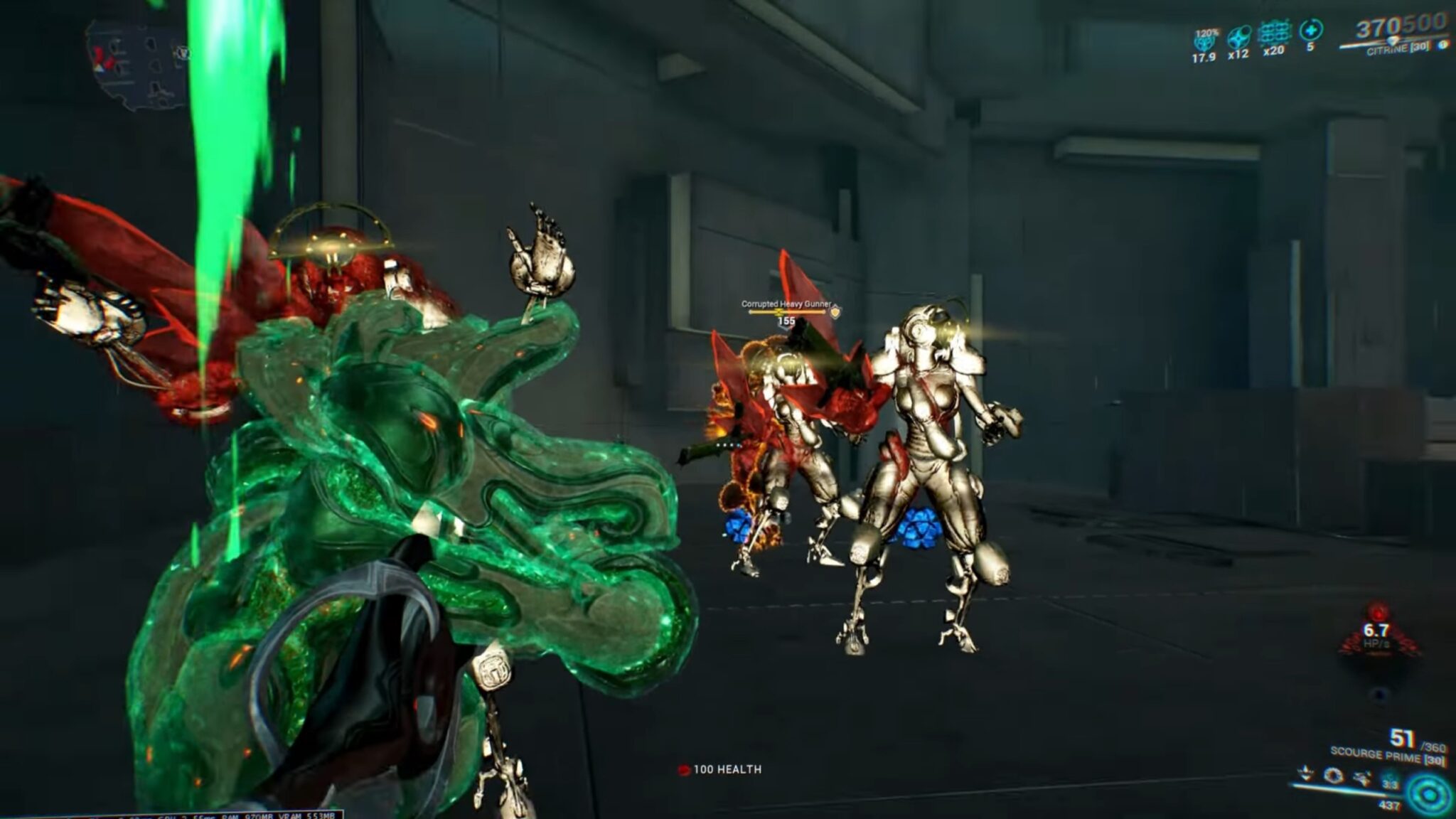Click the health restore cross icon showing 5
Screen dimensions: 1456x819
pyautogui.click(x=1311, y=31)
